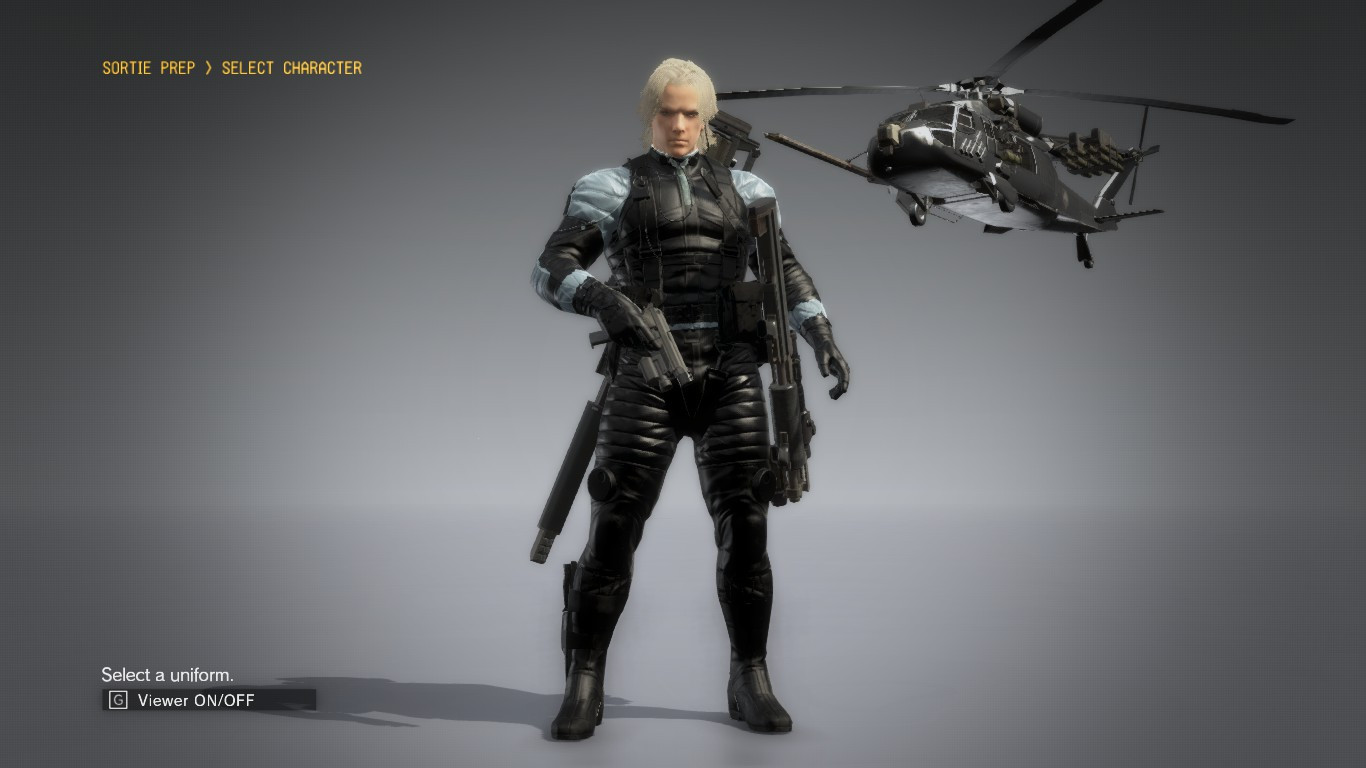Select the SELECT CHARACTER heading
This screenshot has height=768, width=1366.
(x=290, y=68)
